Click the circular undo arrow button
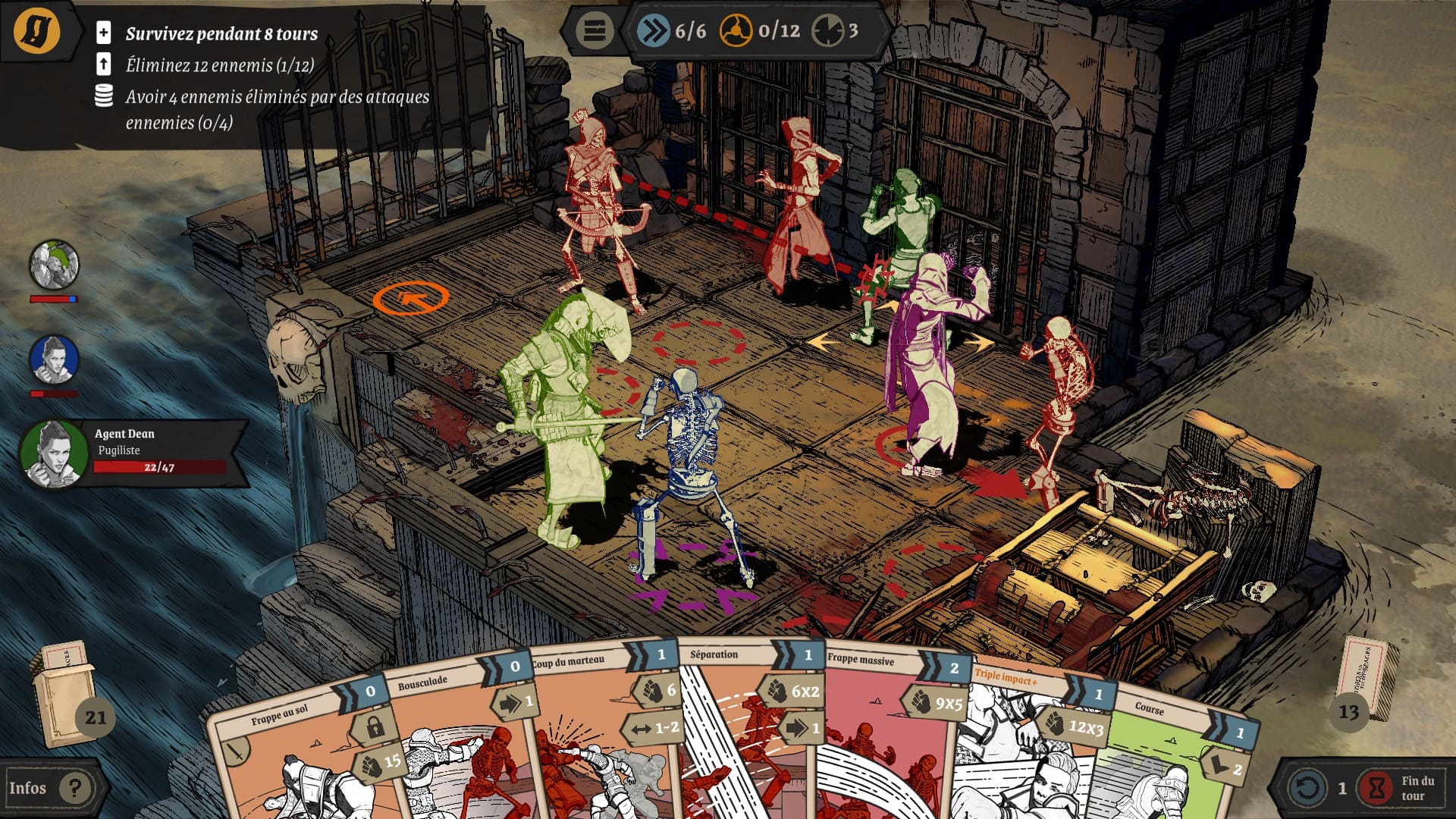Image resolution: width=1456 pixels, height=819 pixels. pos(1307,788)
